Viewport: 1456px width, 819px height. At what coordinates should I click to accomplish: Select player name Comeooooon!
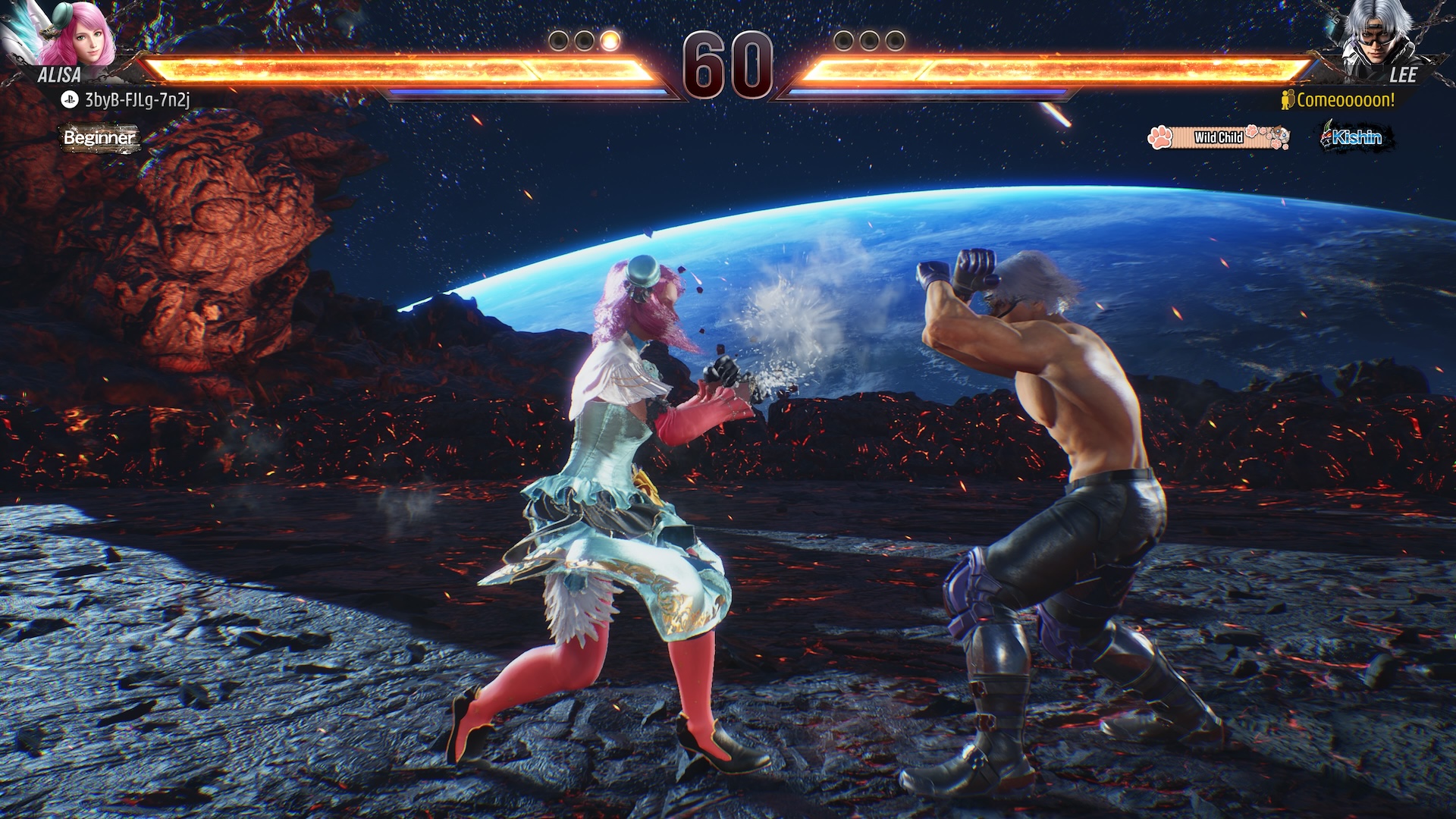[x=1345, y=100]
